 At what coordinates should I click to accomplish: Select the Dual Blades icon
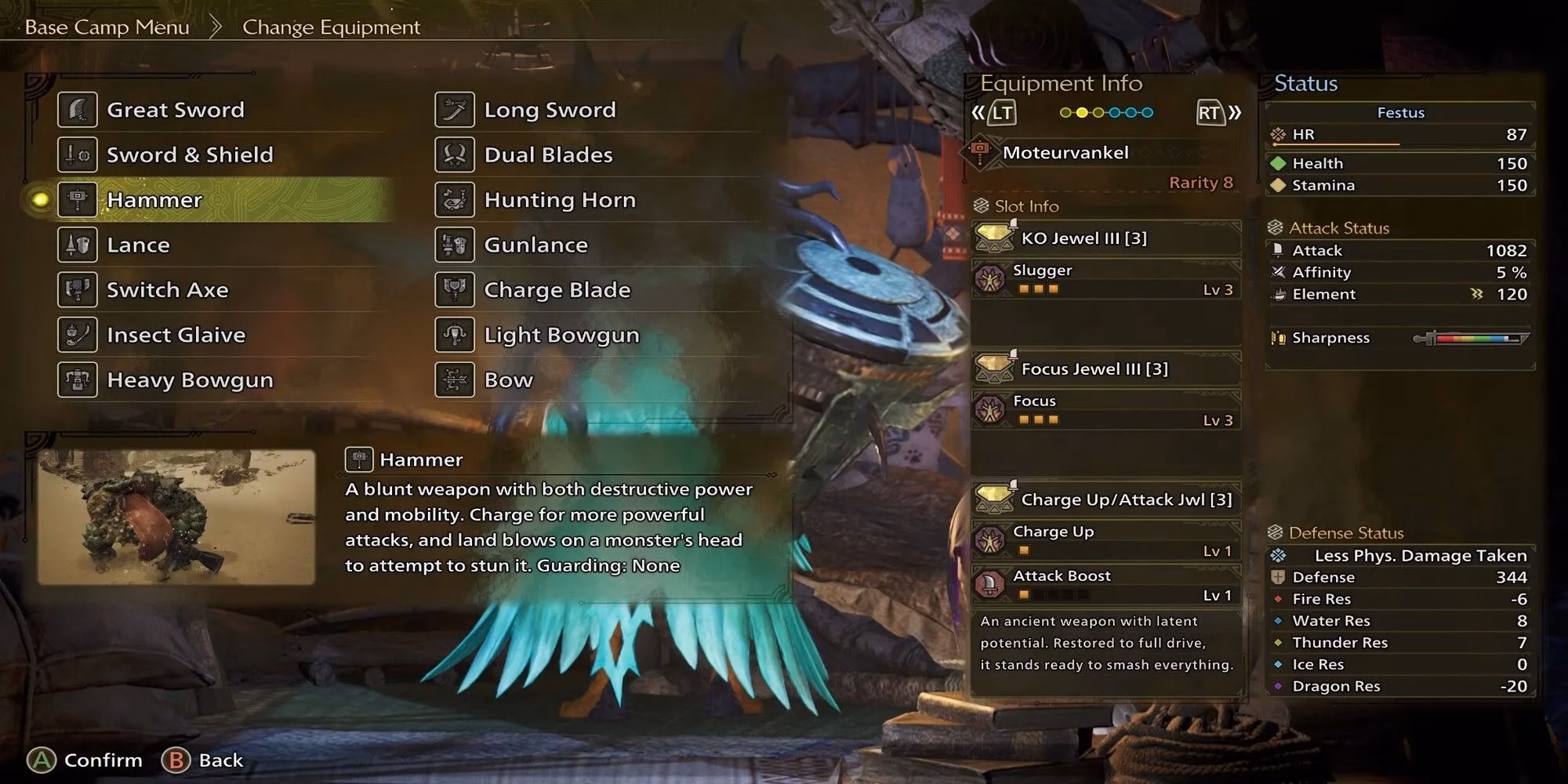point(455,154)
